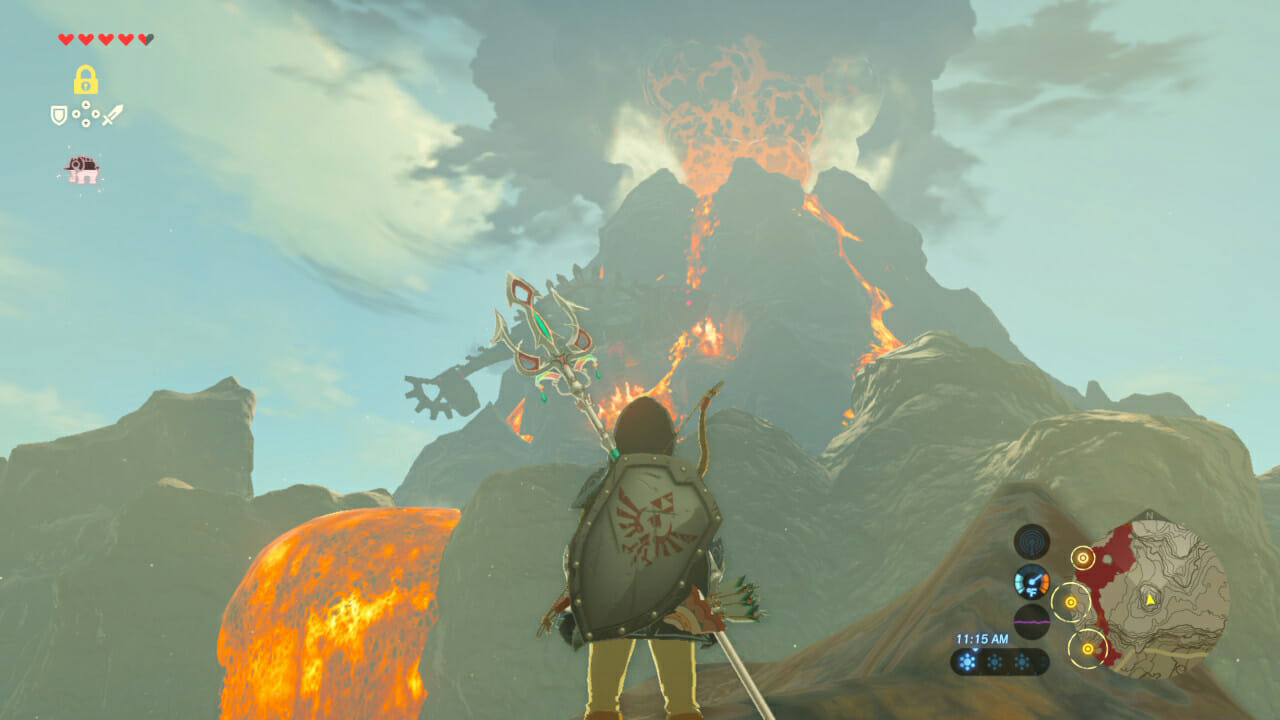Toggle the middle snowflake cold-resistance level
The height and width of the screenshot is (720, 1280).
994,661
